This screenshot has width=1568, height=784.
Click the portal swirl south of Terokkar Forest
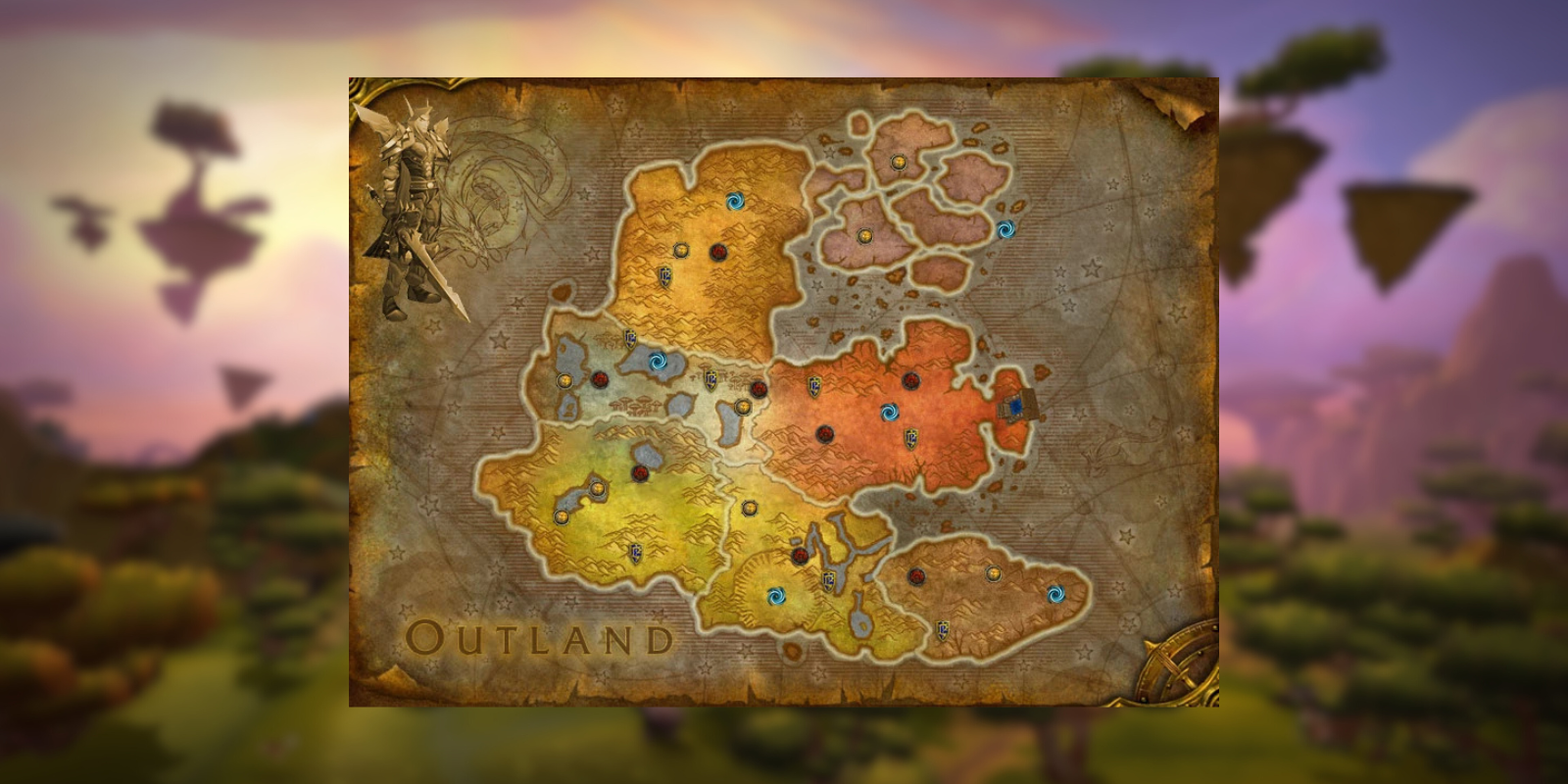[x=775, y=598]
